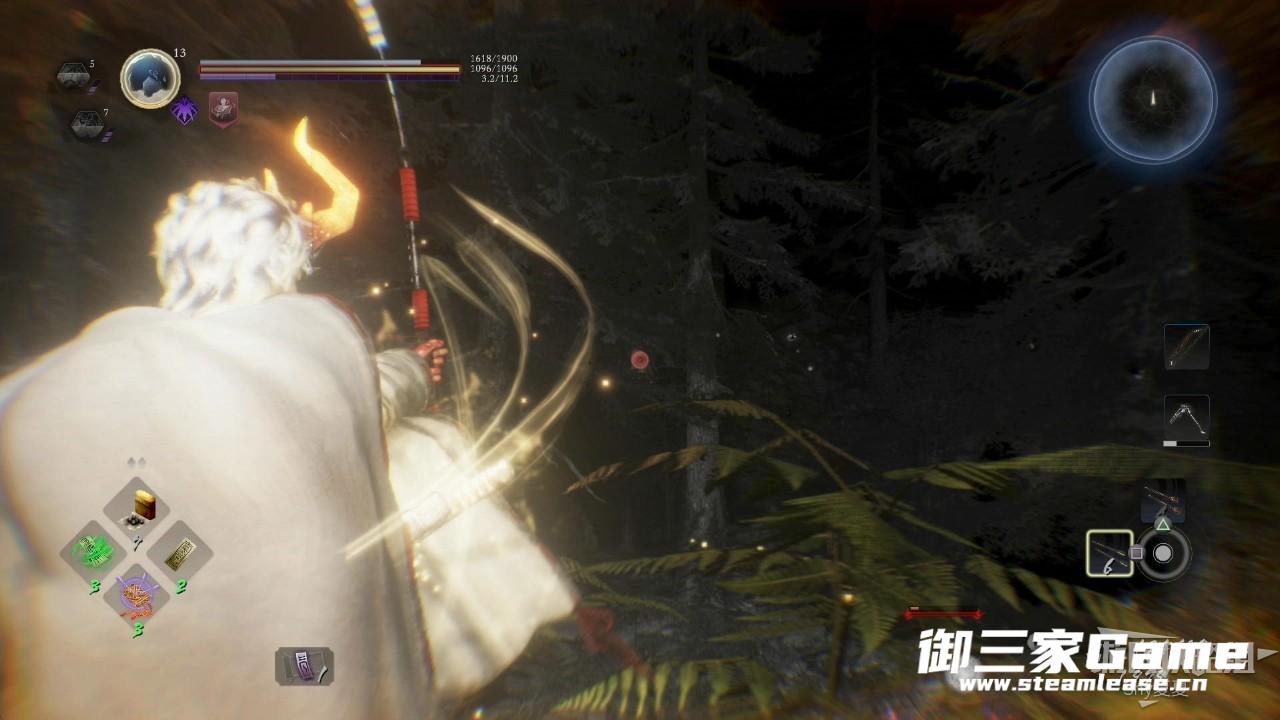Use the gold paper talisman shortcut
Screen dimensions: 1280x720
[180, 552]
